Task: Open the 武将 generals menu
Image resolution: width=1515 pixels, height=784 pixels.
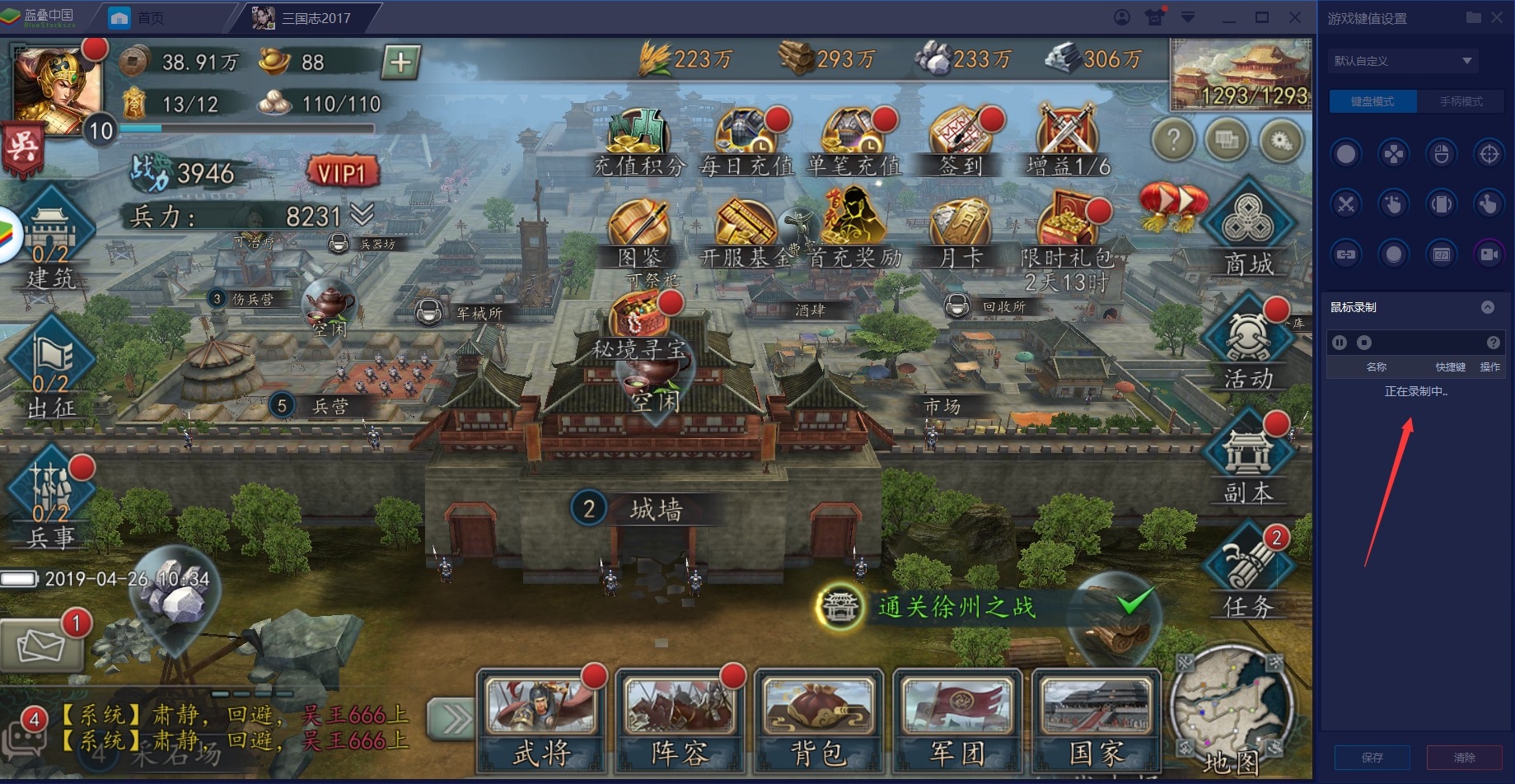Action: [541, 719]
